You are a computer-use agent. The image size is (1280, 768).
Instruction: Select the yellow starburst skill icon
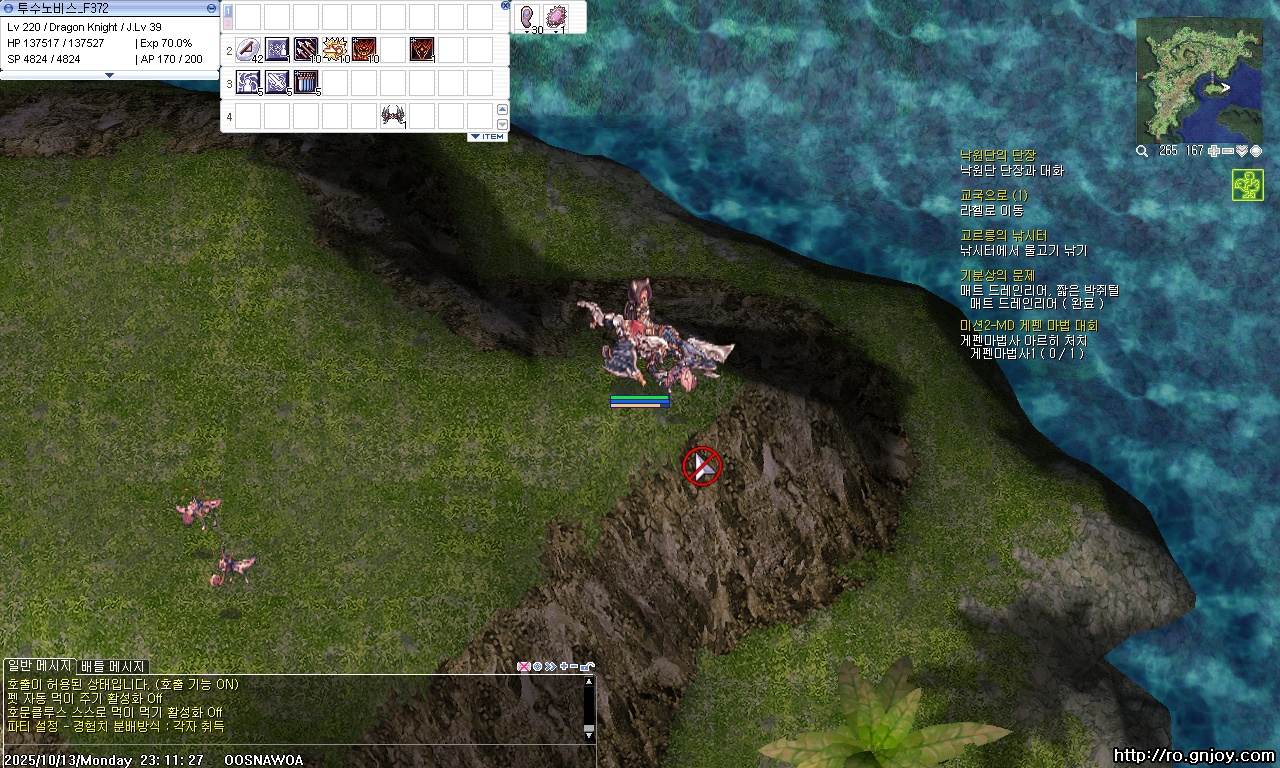coord(334,50)
